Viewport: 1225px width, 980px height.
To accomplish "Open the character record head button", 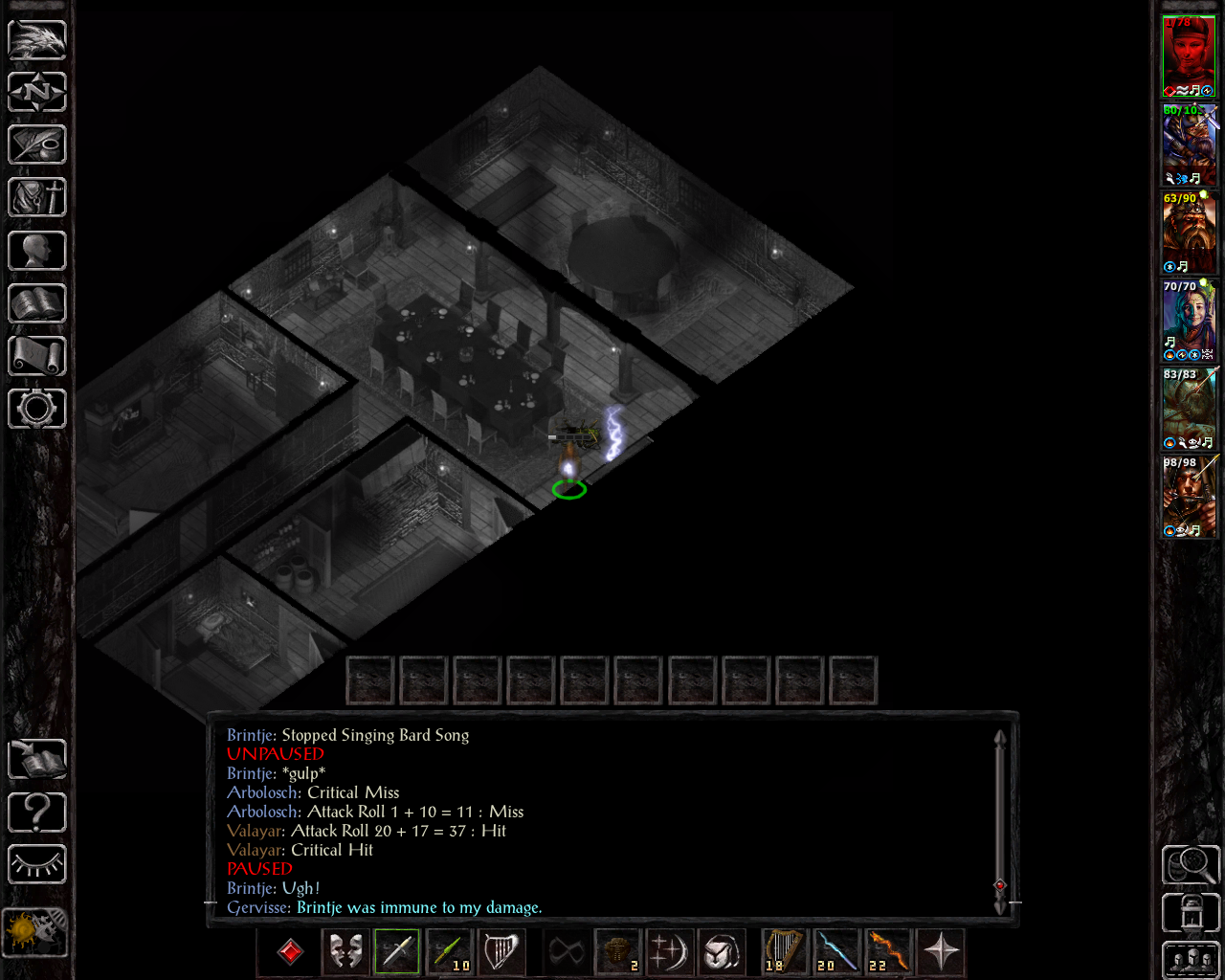I will tap(37, 251).
